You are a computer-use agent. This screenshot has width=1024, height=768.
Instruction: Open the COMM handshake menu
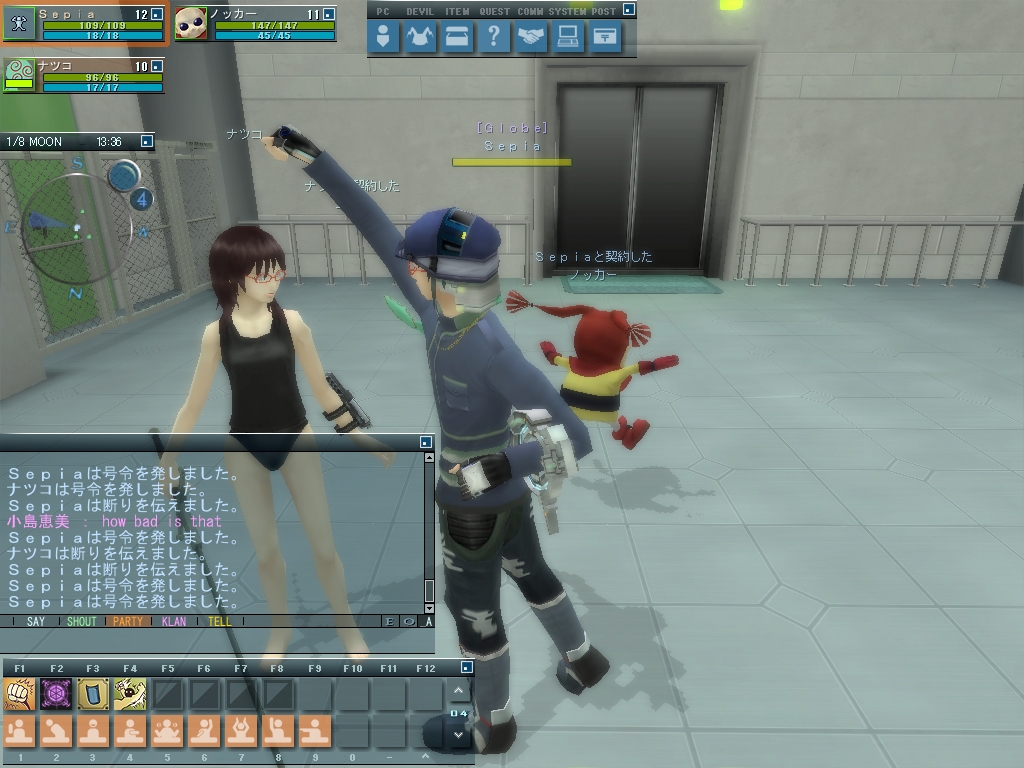531,38
